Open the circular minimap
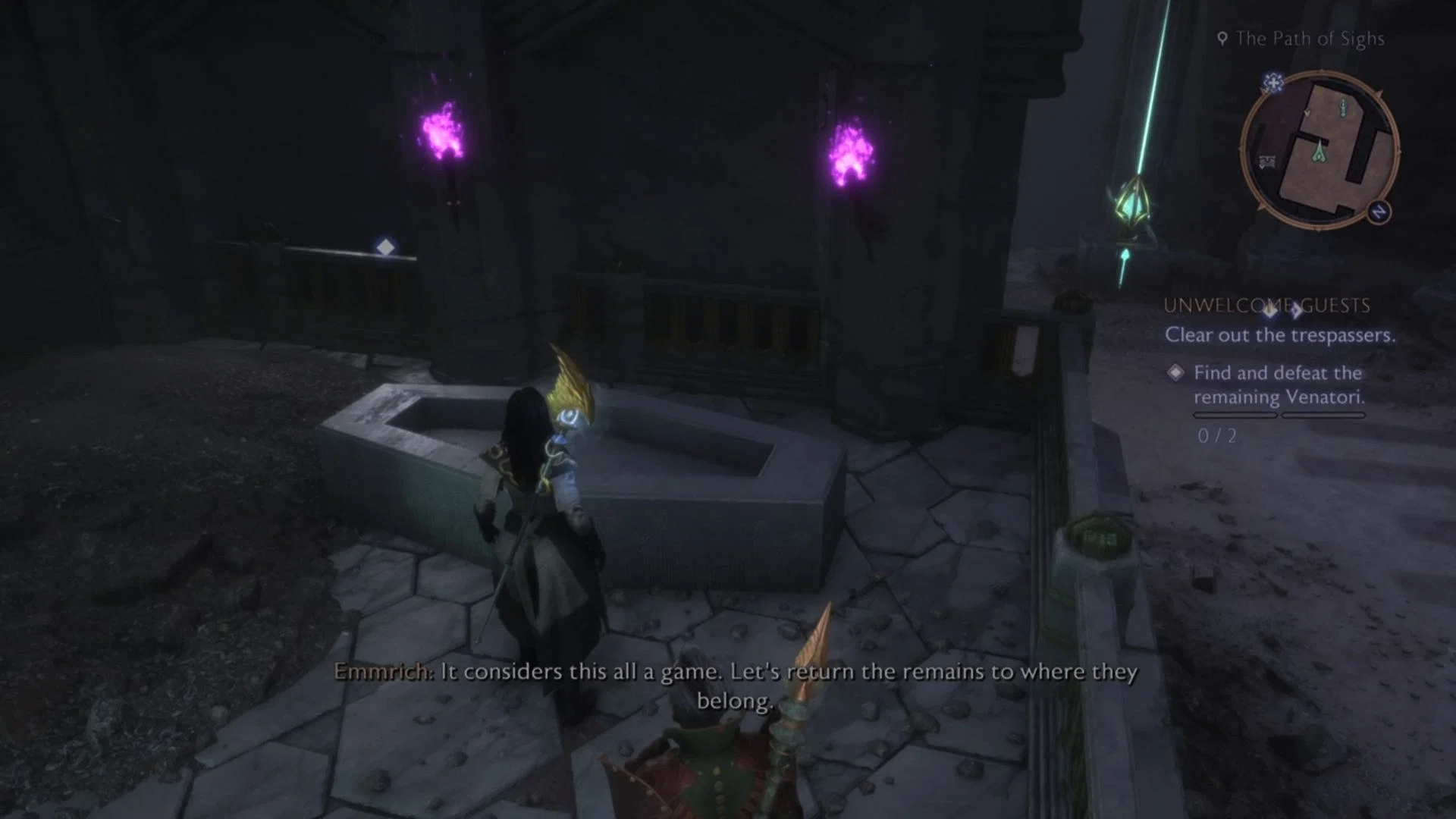This screenshot has height=819, width=1456. tap(1319, 150)
